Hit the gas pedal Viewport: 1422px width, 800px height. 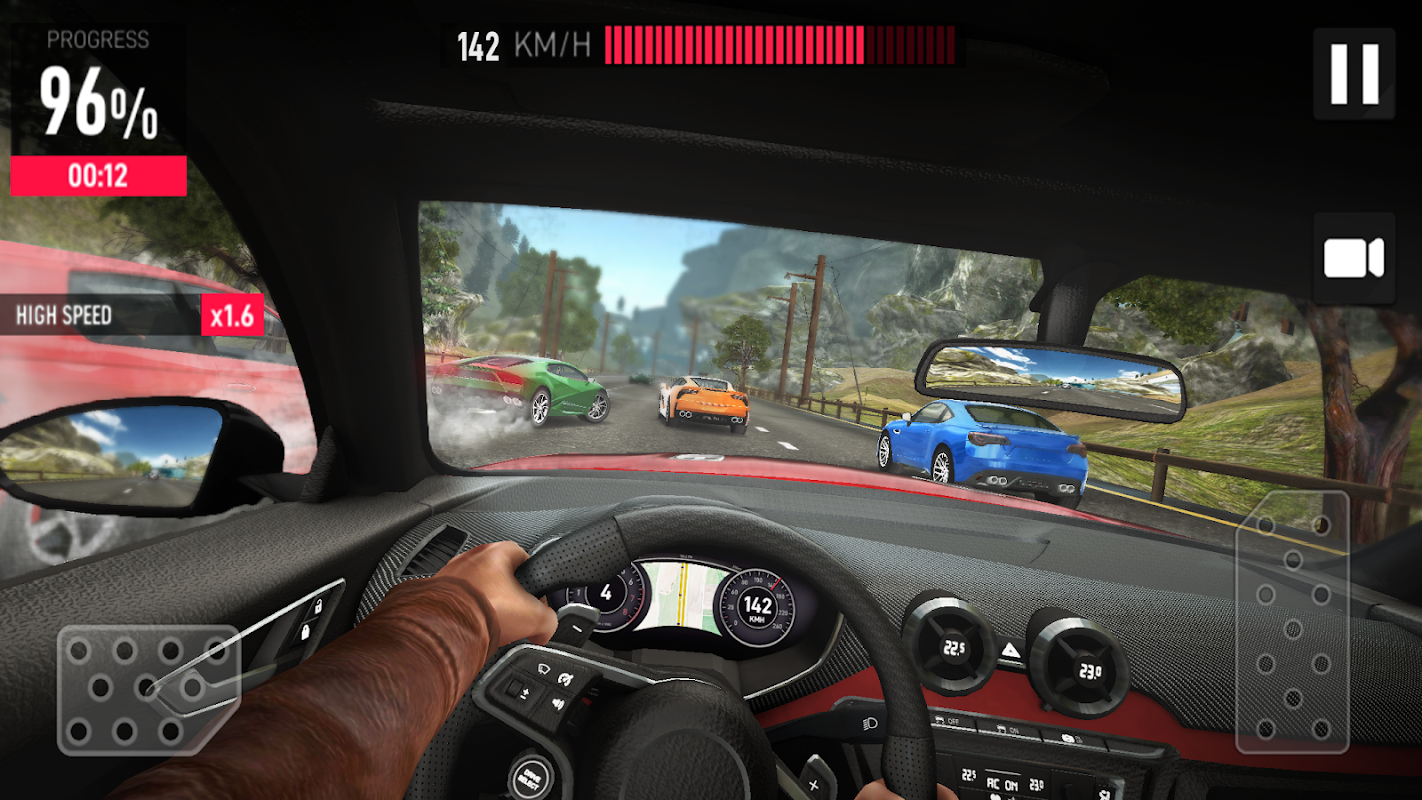click(x=1292, y=621)
